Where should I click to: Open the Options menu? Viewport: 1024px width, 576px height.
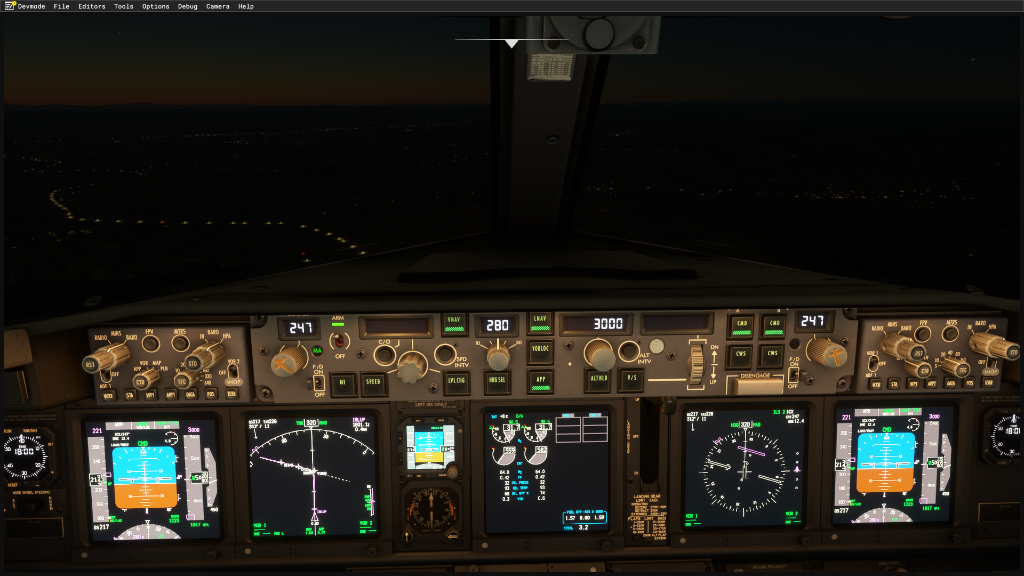(155, 6)
